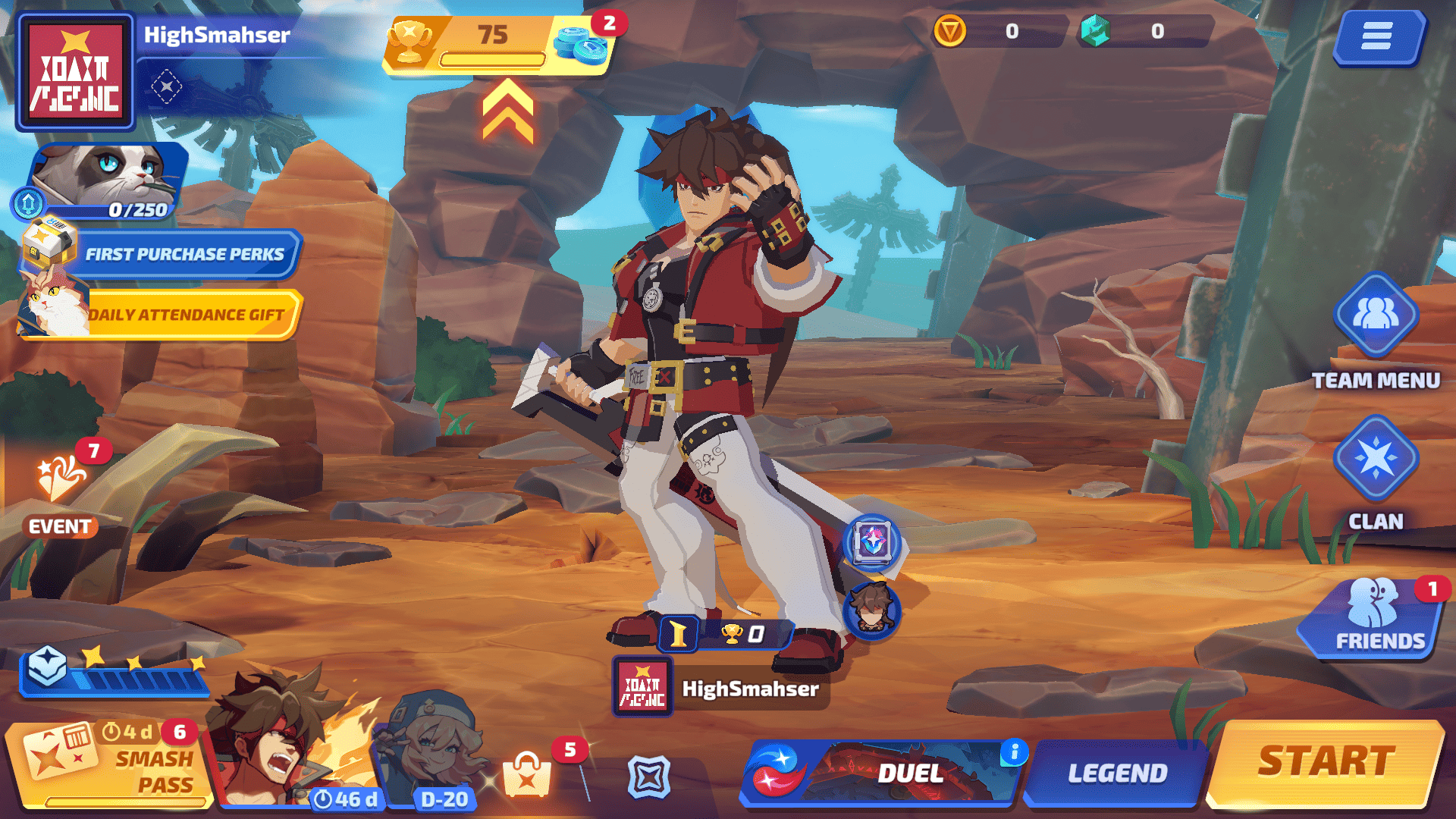The width and height of the screenshot is (1456, 819).
Task: Choose the LEGEND selector
Action: pos(1116,773)
